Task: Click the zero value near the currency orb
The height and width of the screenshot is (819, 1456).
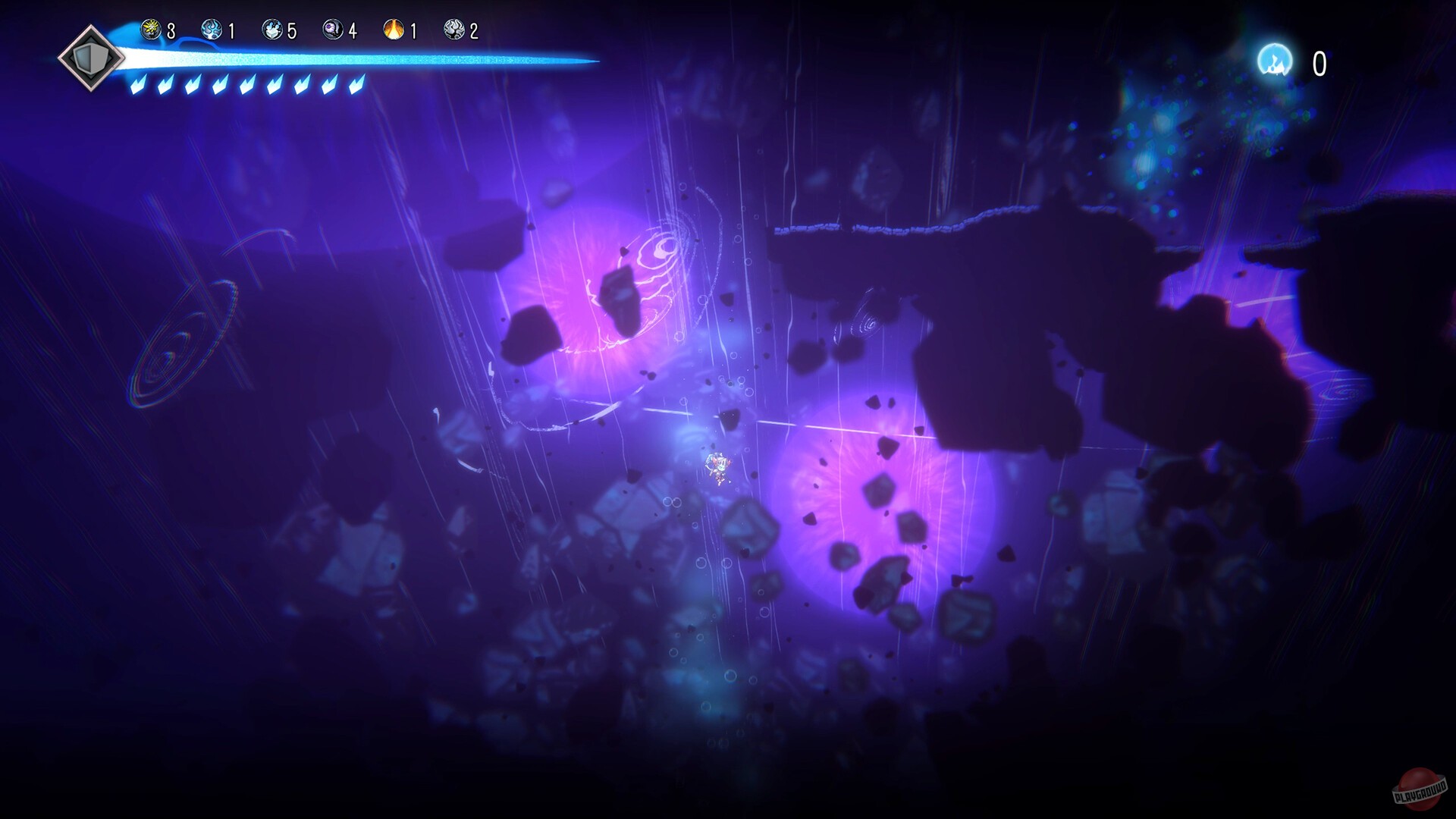Action: (x=1318, y=62)
